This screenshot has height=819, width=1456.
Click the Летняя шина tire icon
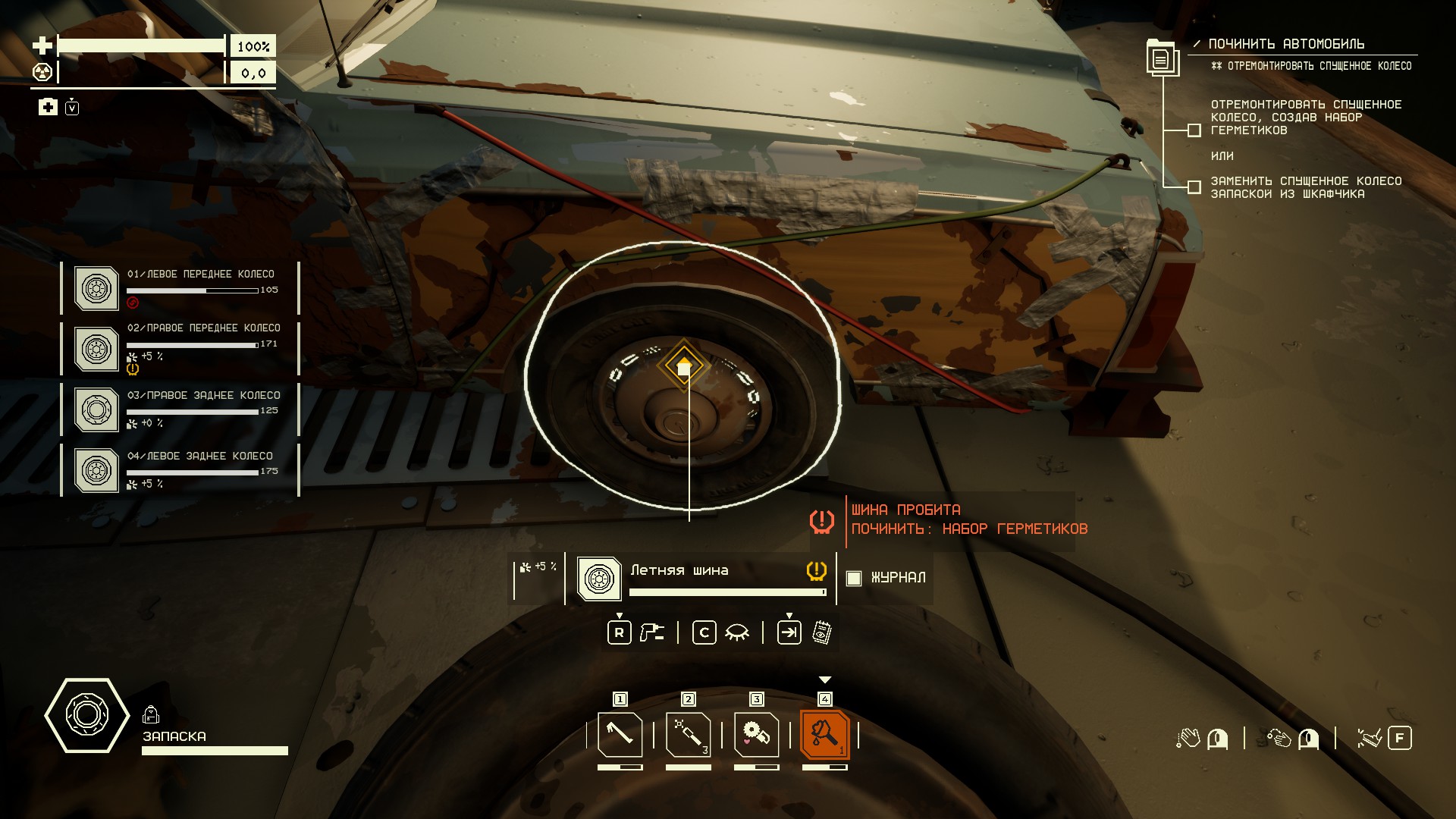(x=599, y=579)
